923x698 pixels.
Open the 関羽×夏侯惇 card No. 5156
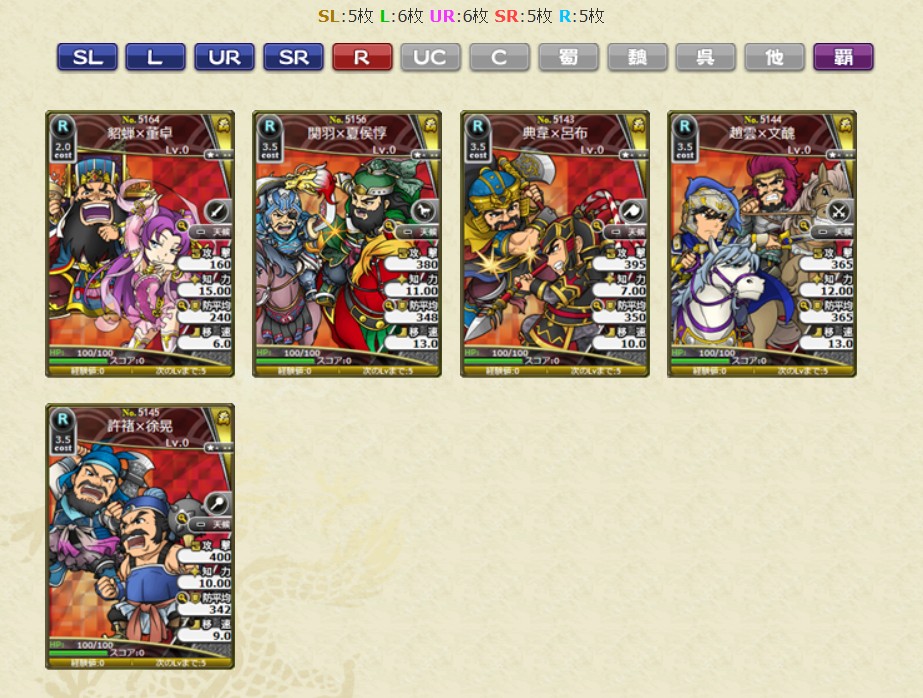click(347, 244)
